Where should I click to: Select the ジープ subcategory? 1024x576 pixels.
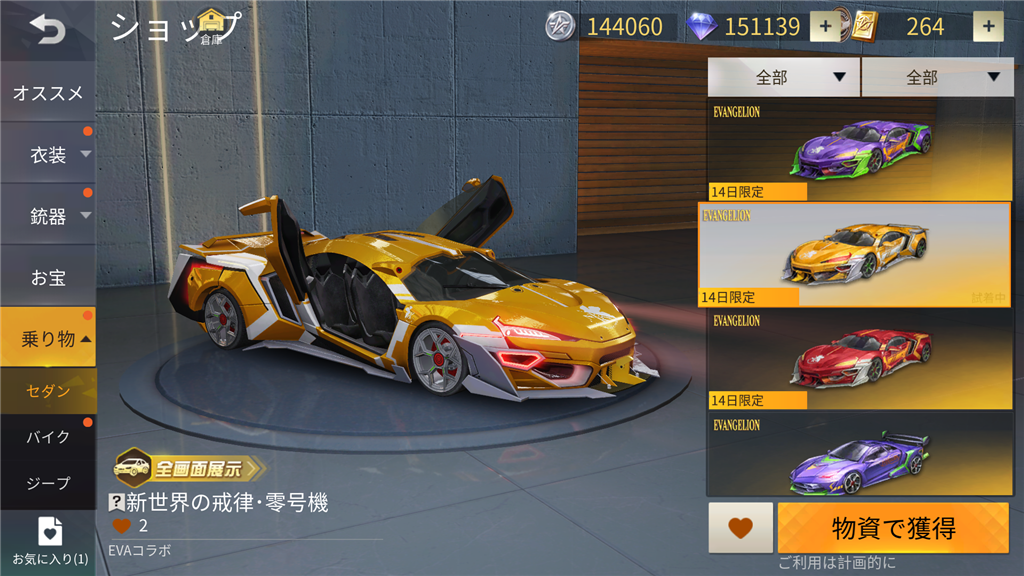[x=48, y=483]
